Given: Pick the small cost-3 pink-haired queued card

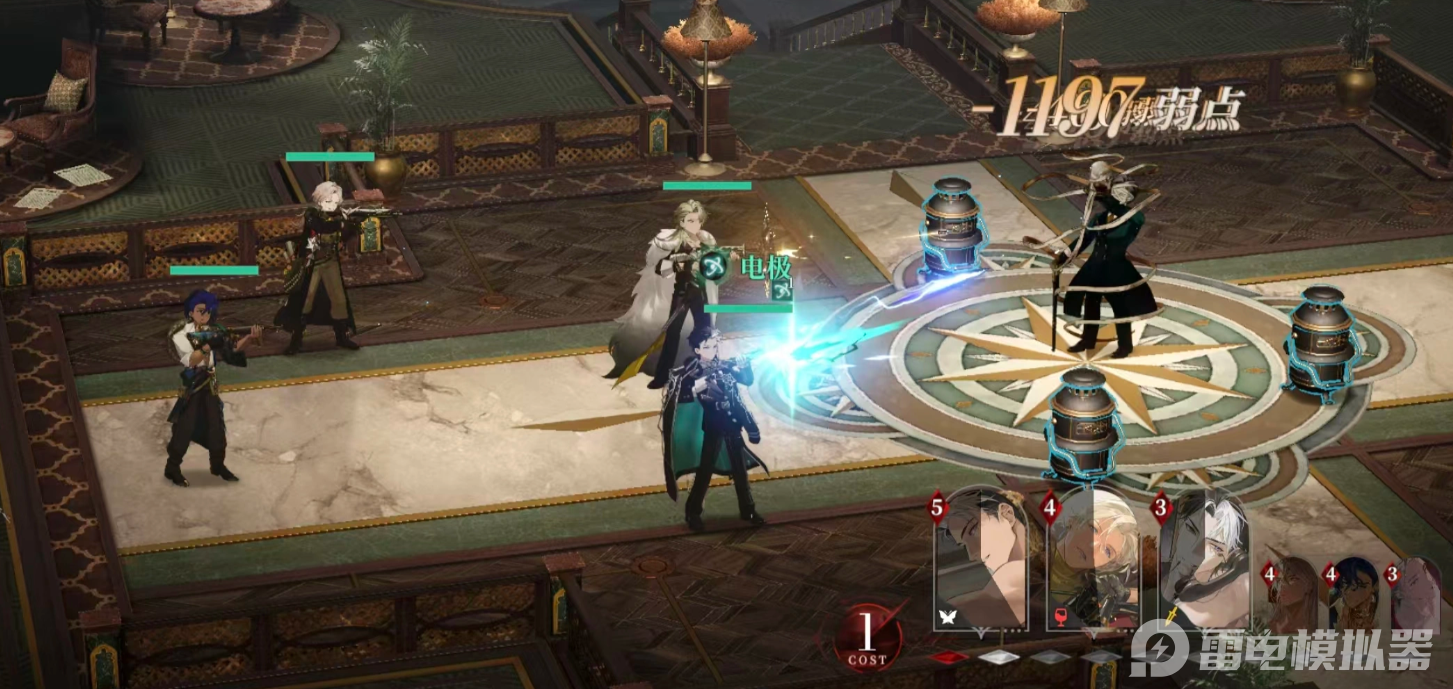Looking at the screenshot, I should coord(1414,595).
